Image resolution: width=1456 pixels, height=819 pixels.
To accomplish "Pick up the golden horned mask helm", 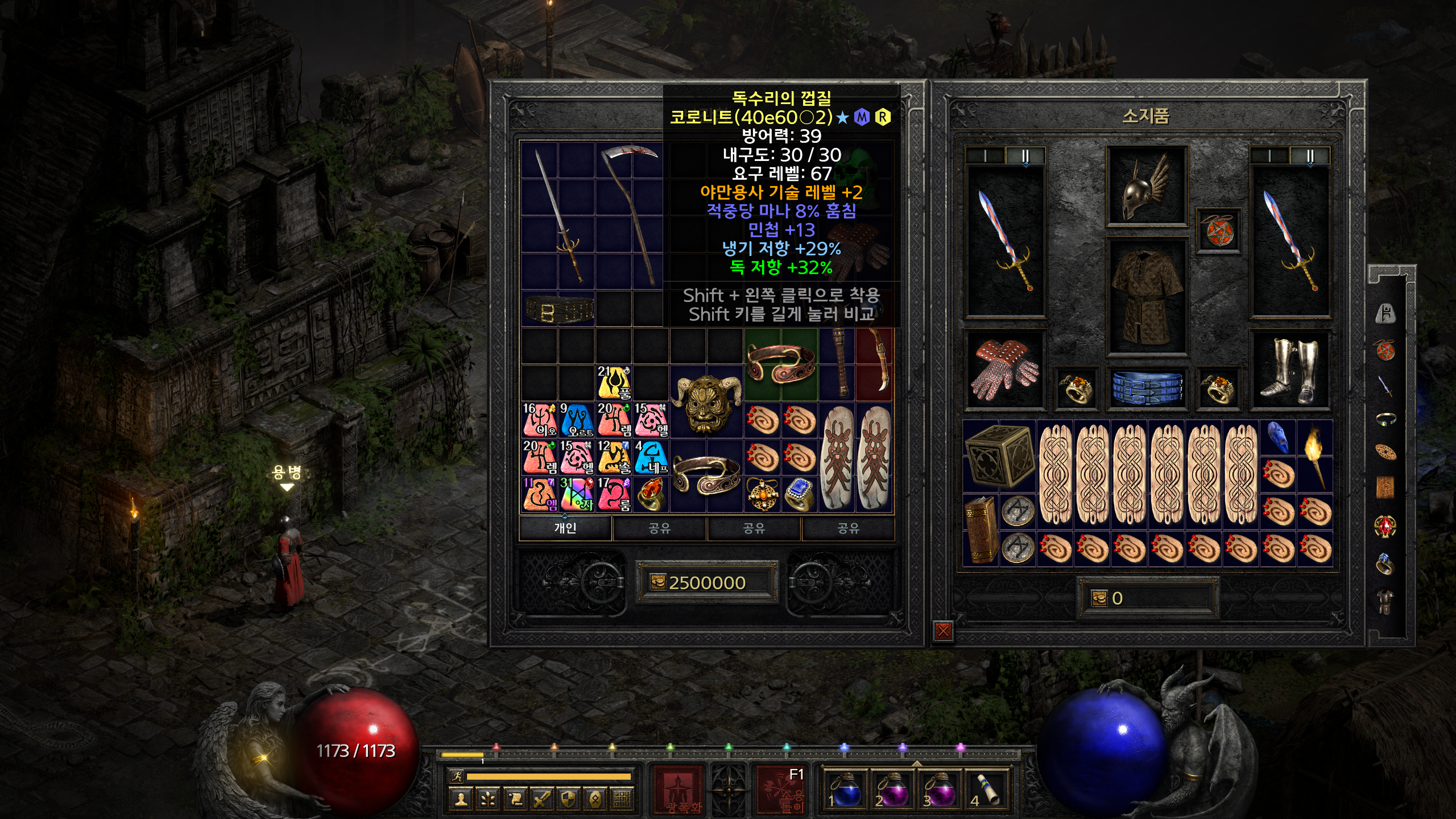I will 706,403.
